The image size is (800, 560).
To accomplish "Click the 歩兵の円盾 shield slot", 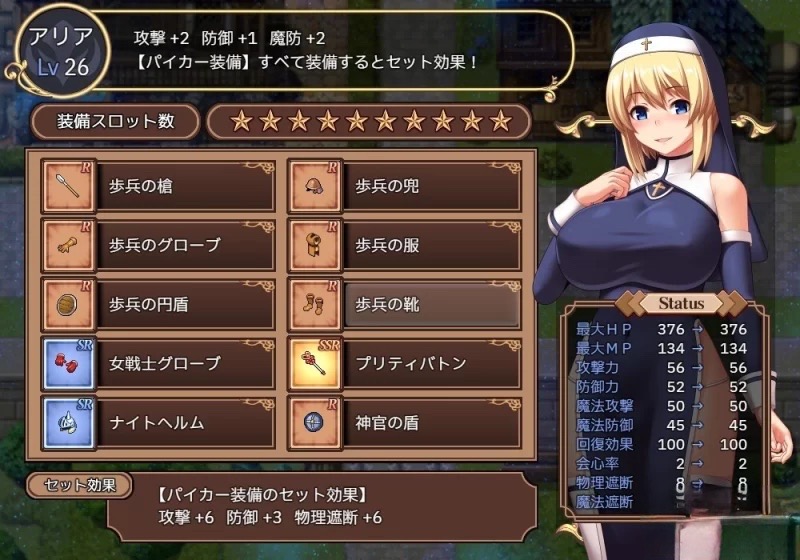I will pyautogui.click(x=160, y=303).
